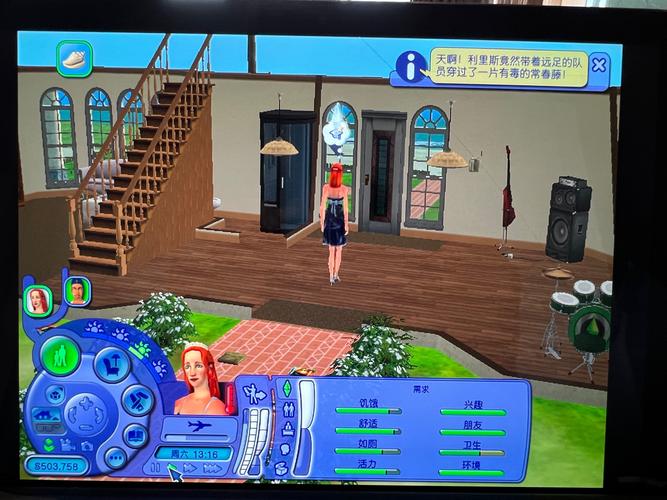667x500 pixels.
Task: Open the two-people relationships panel tab
Action: pos(288,409)
